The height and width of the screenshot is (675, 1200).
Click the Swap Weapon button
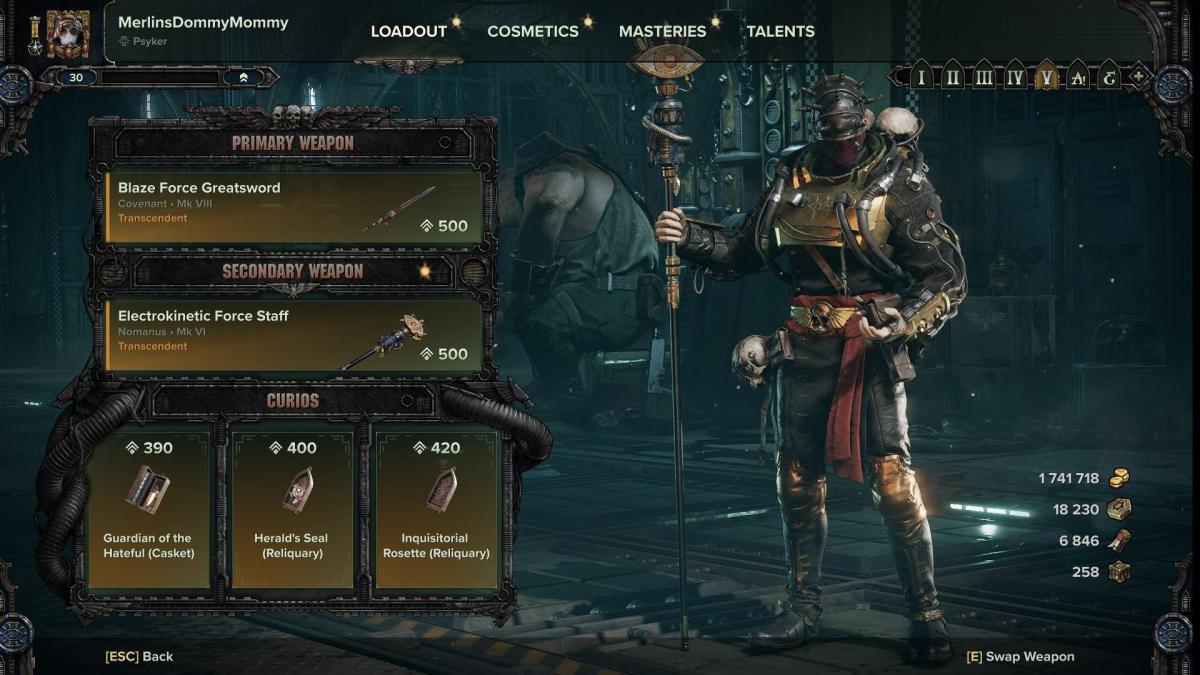pyautogui.click(x=1020, y=657)
